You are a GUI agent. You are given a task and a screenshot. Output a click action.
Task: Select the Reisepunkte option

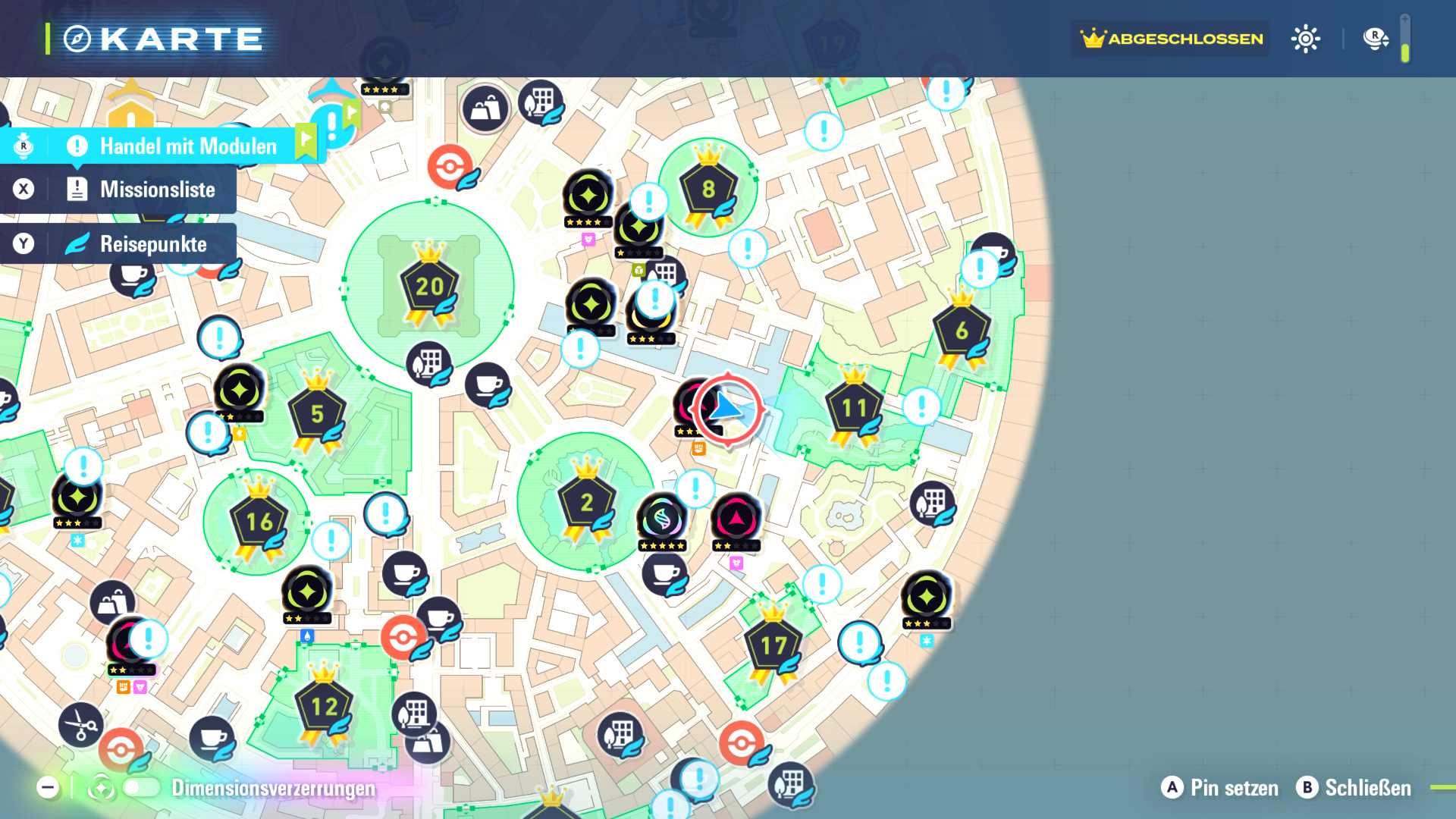152,244
